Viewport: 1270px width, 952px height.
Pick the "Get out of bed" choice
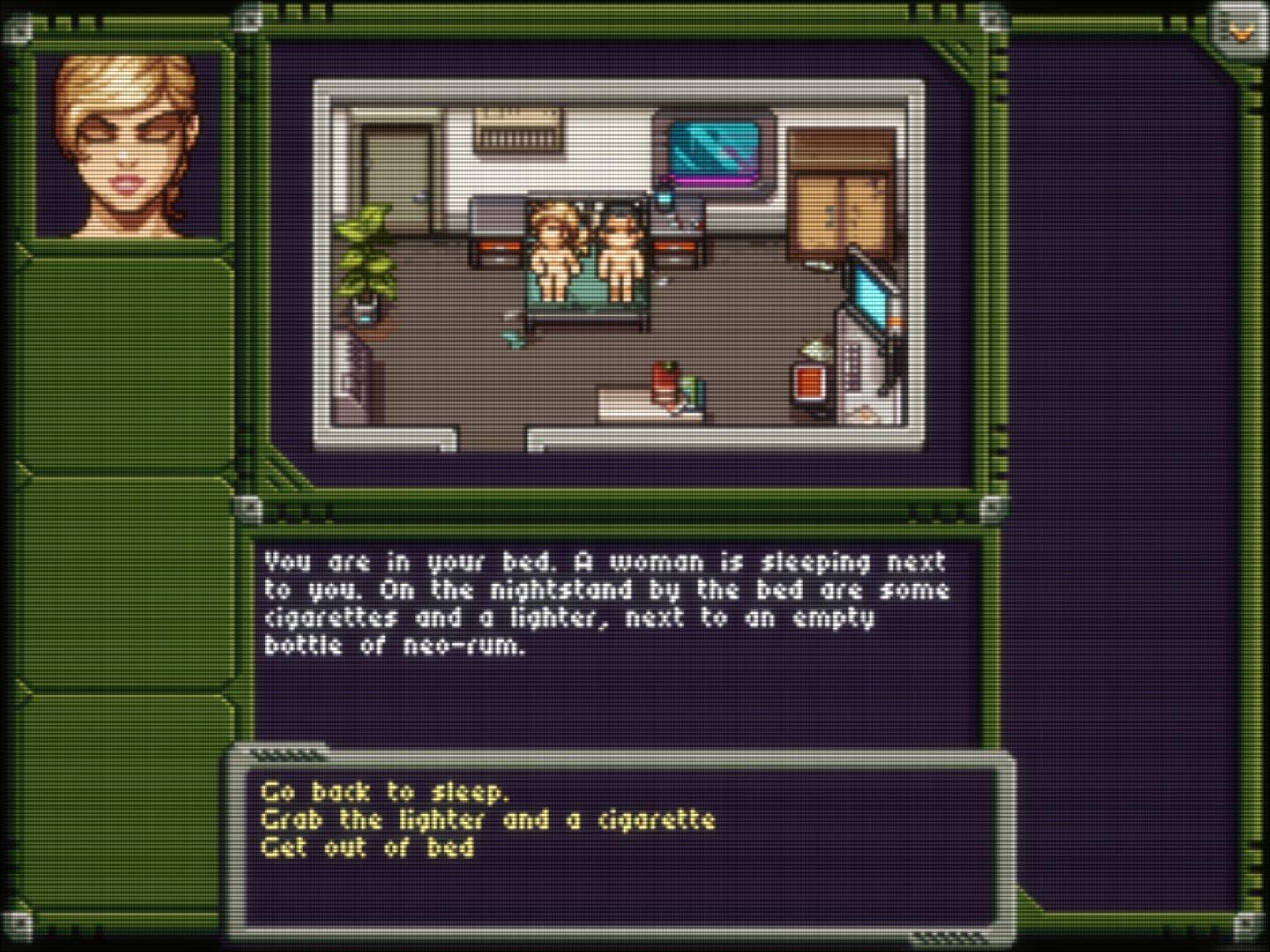point(367,848)
